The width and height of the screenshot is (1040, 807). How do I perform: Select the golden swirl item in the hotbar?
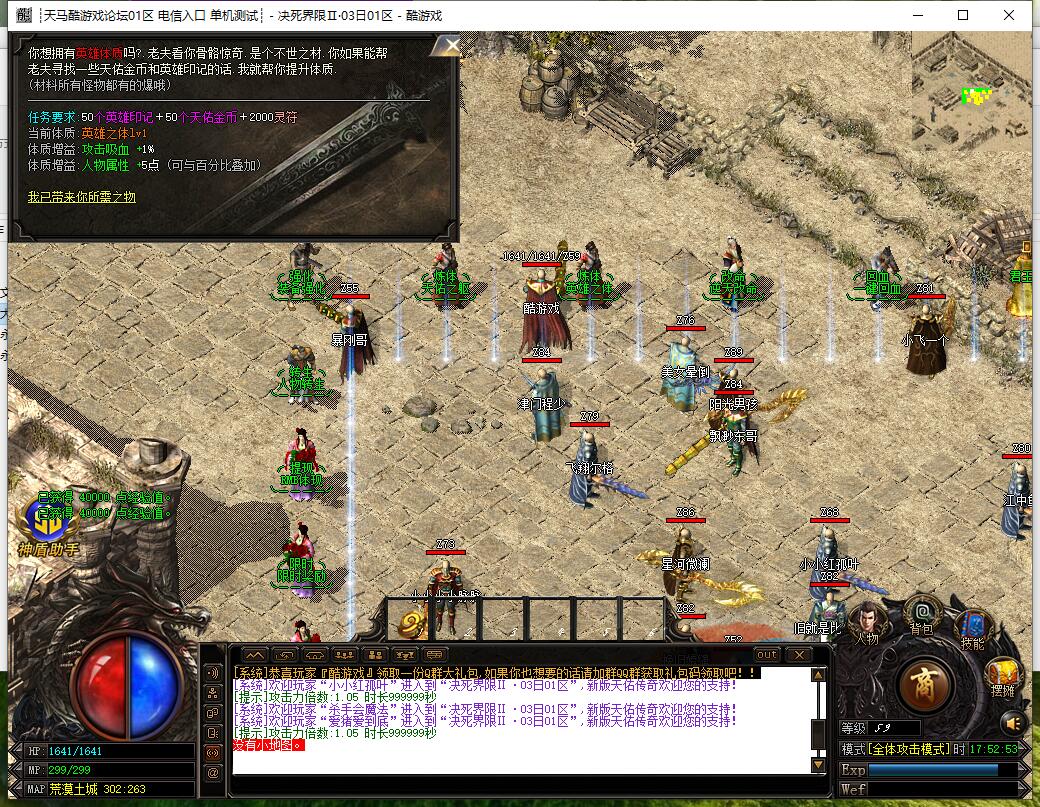412,623
